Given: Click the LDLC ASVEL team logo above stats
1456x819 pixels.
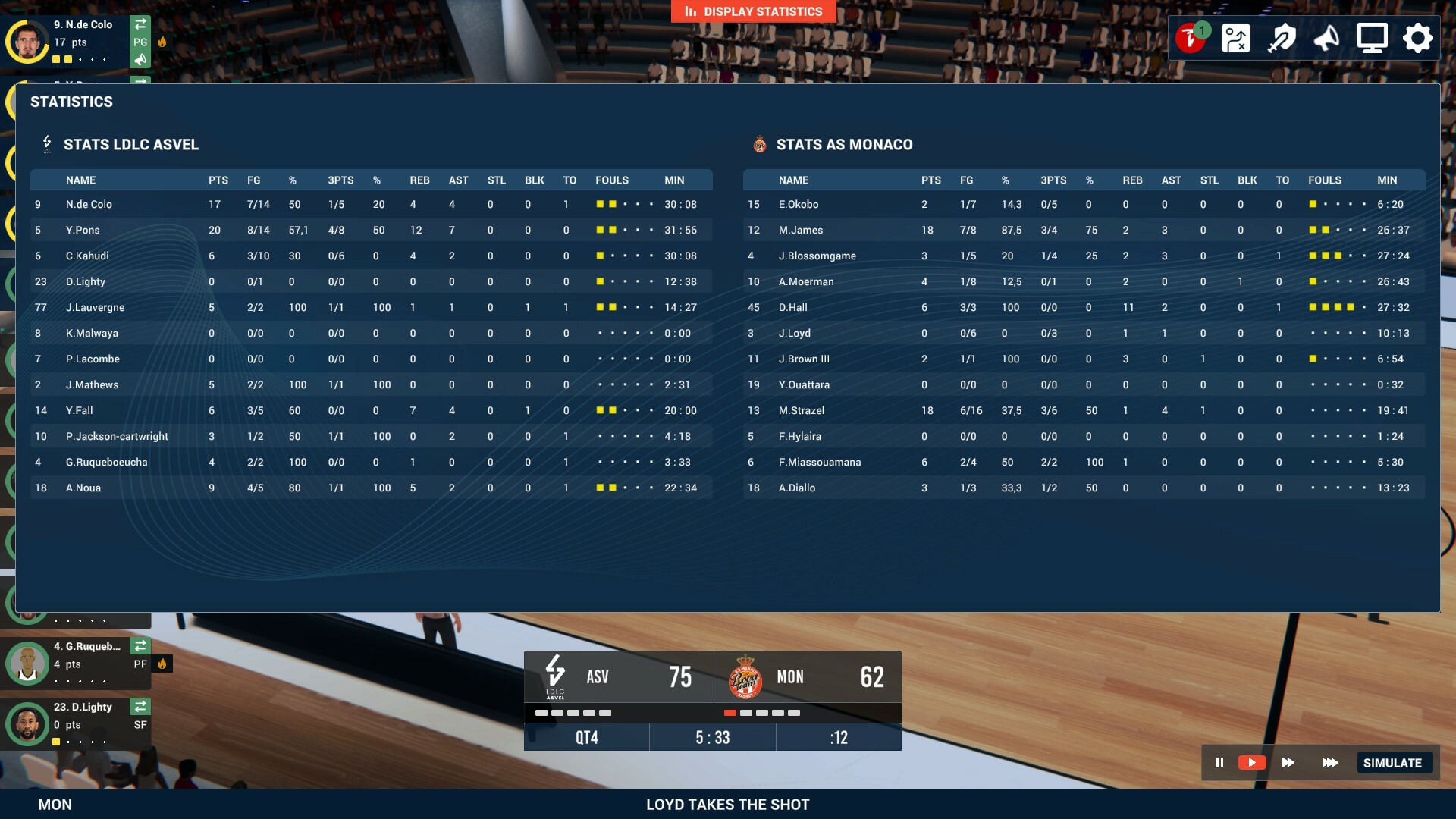Looking at the screenshot, I should click(x=47, y=144).
